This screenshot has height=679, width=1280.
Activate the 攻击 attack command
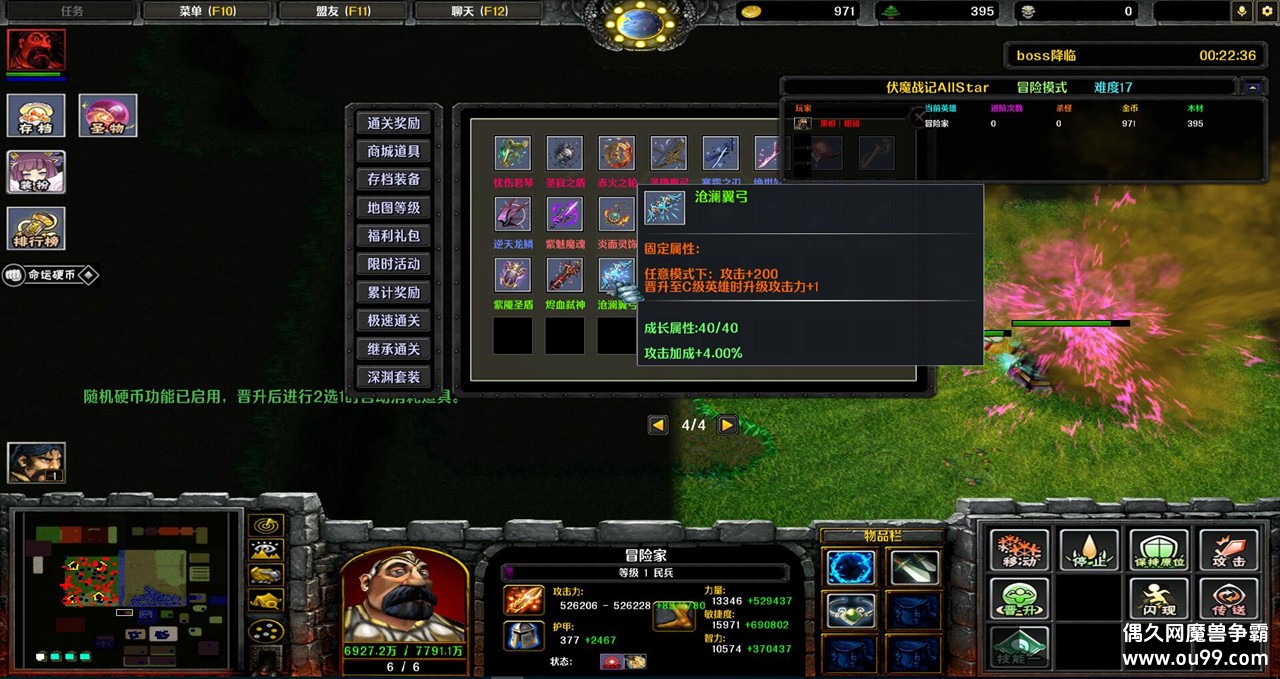tap(1228, 550)
